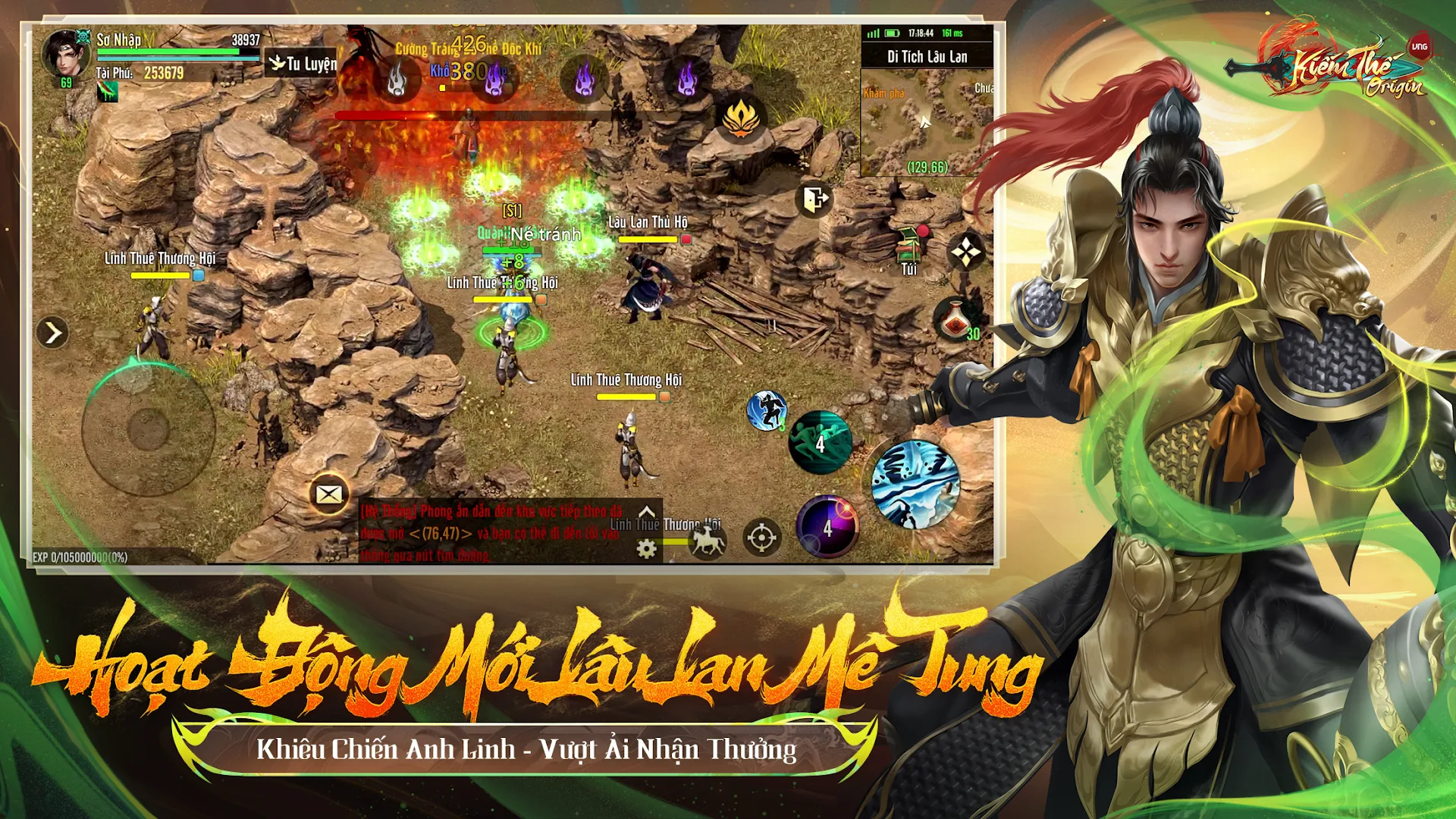Click the exit door icon
This screenshot has height=819, width=1456.
coord(815,200)
